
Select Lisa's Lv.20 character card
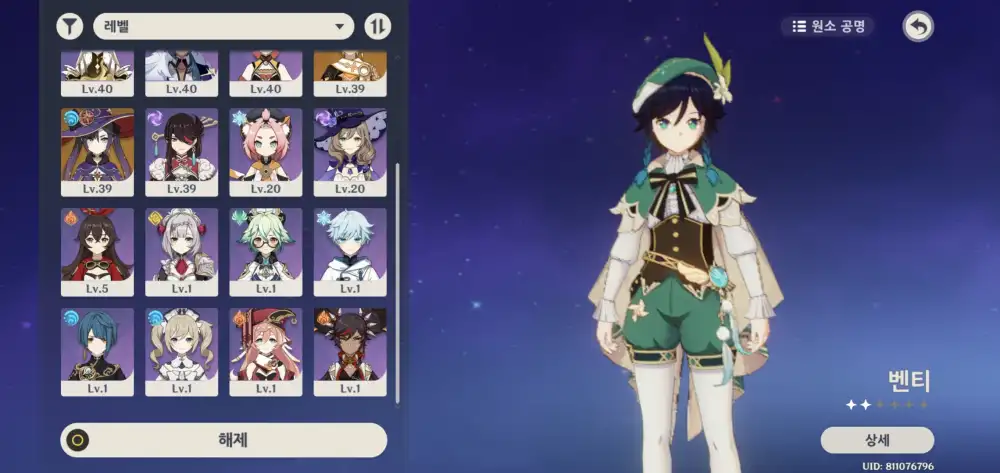click(x=350, y=151)
